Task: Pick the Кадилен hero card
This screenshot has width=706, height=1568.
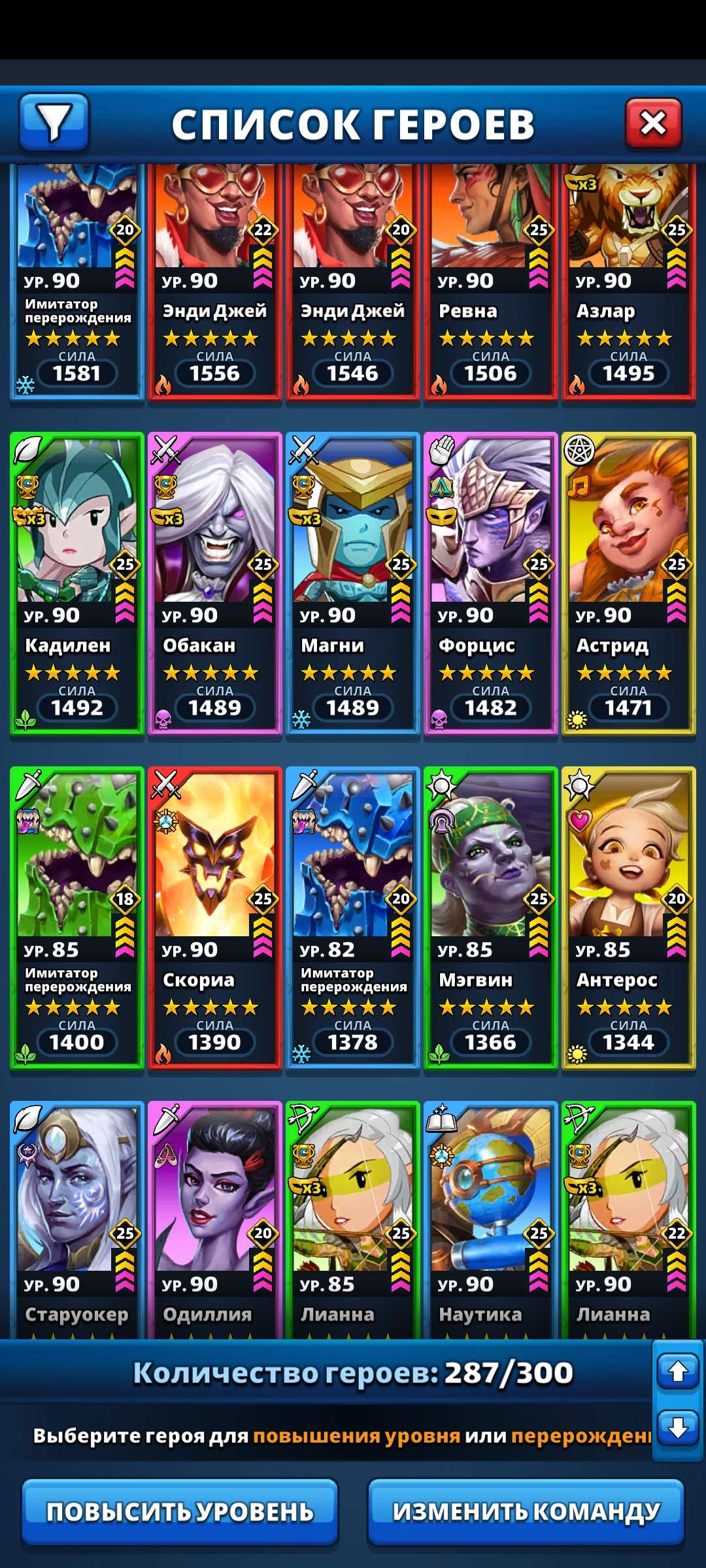Action: pyautogui.click(x=77, y=583)
